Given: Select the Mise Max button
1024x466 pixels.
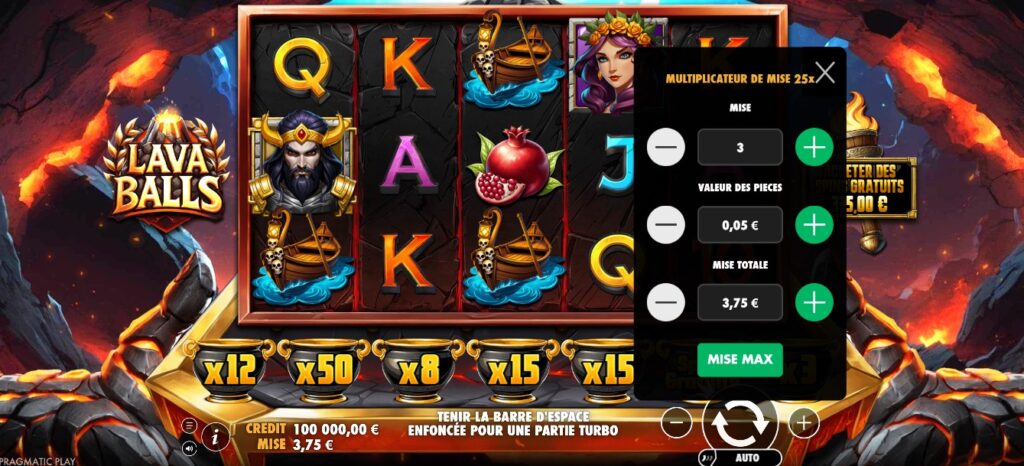Looking at the screenshot, I should click(740, 360).
